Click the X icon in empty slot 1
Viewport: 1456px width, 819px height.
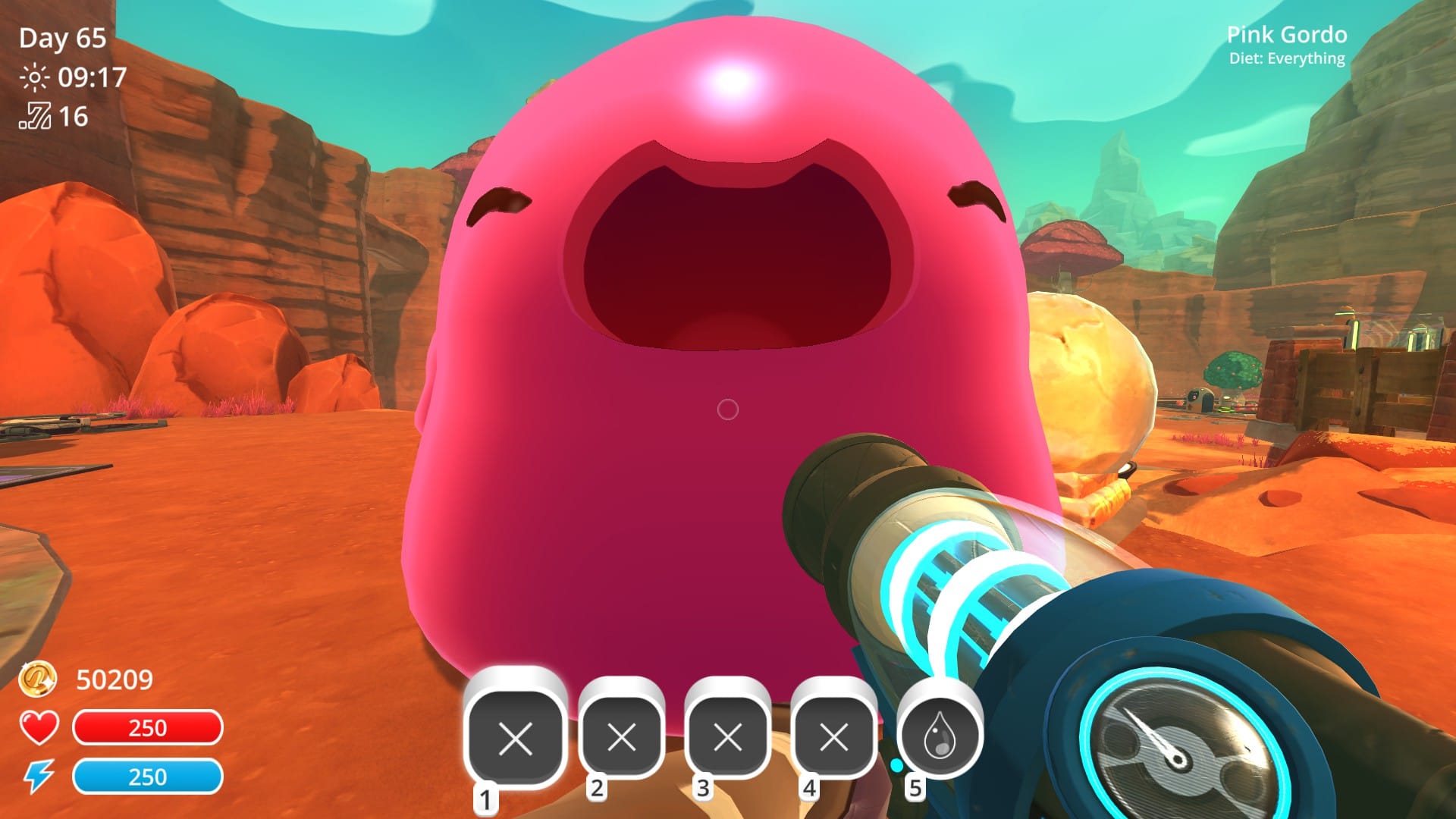[516, 736]
